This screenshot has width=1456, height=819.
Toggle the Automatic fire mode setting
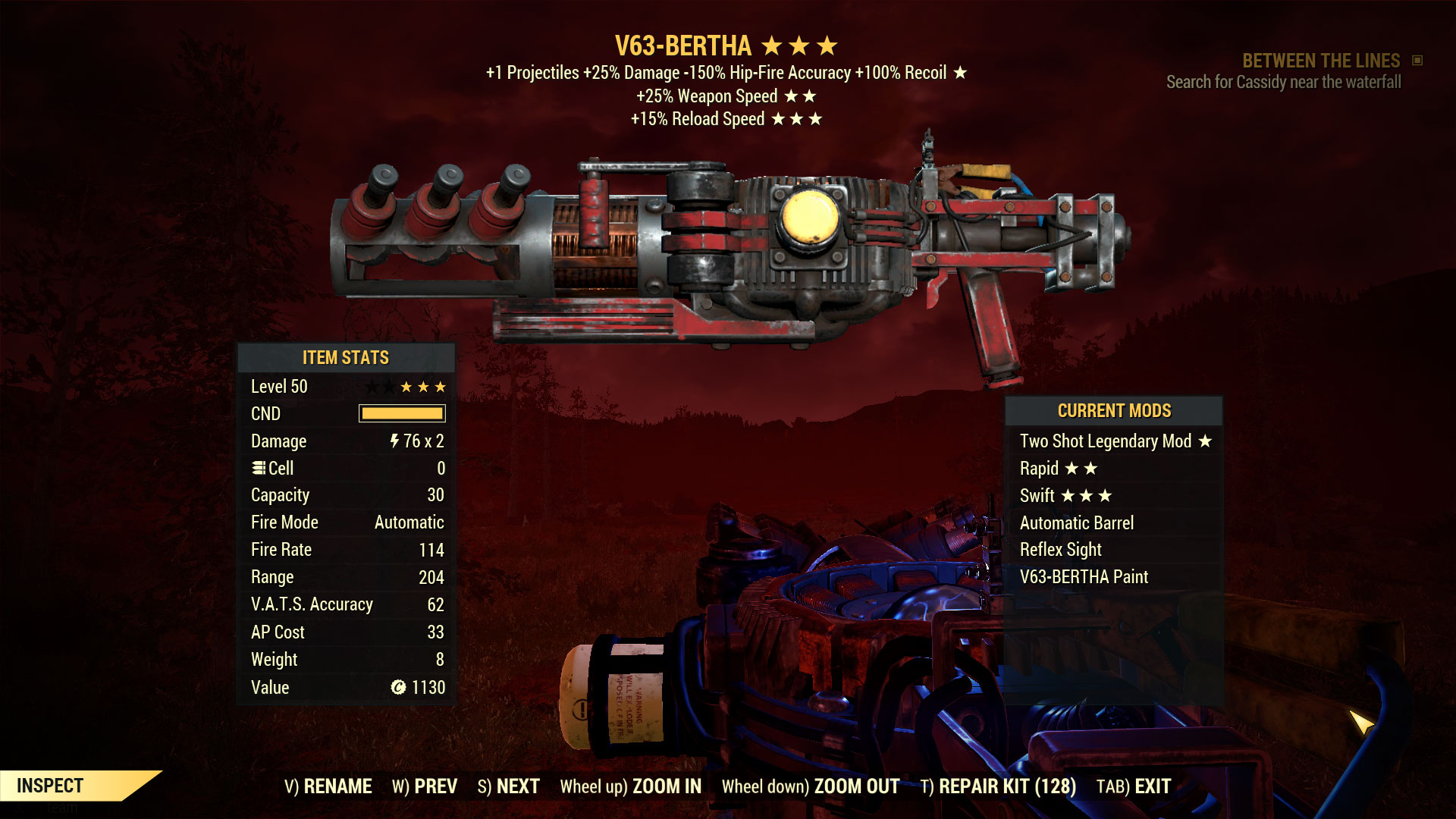pyautogui.click(x=407, y=522)
